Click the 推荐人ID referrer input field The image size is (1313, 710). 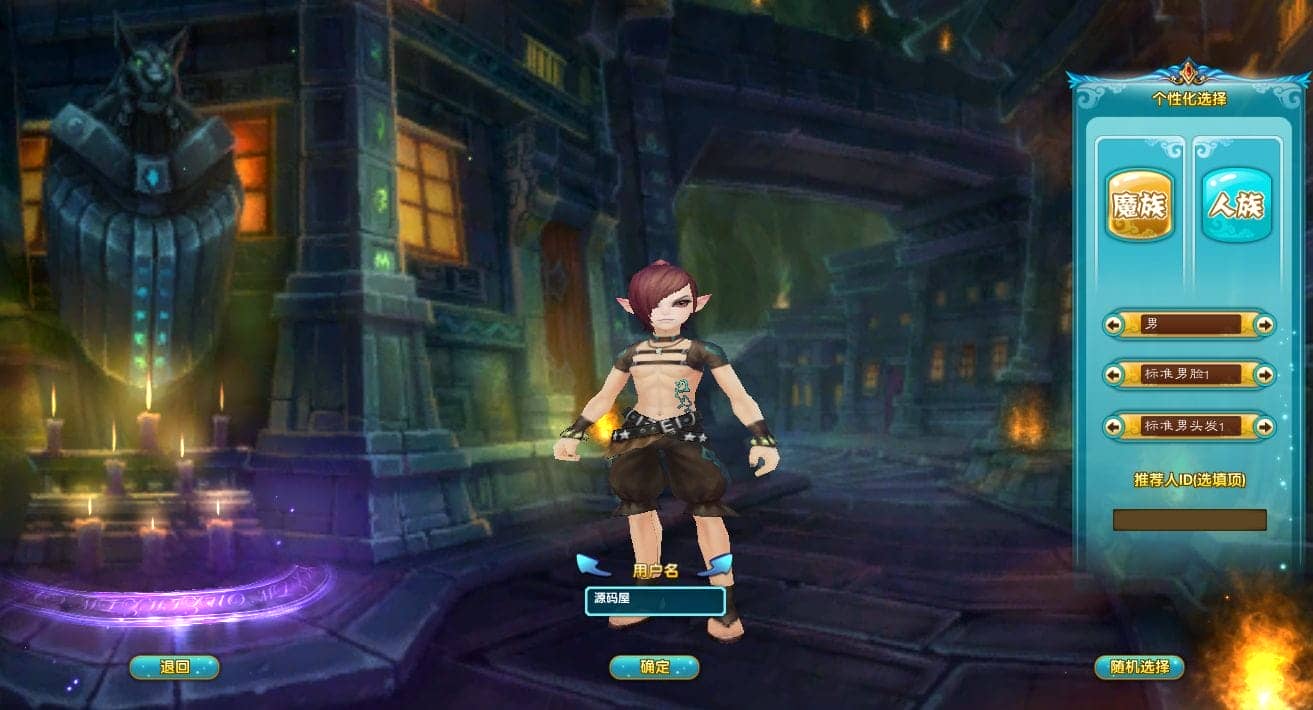point(1189,520)
